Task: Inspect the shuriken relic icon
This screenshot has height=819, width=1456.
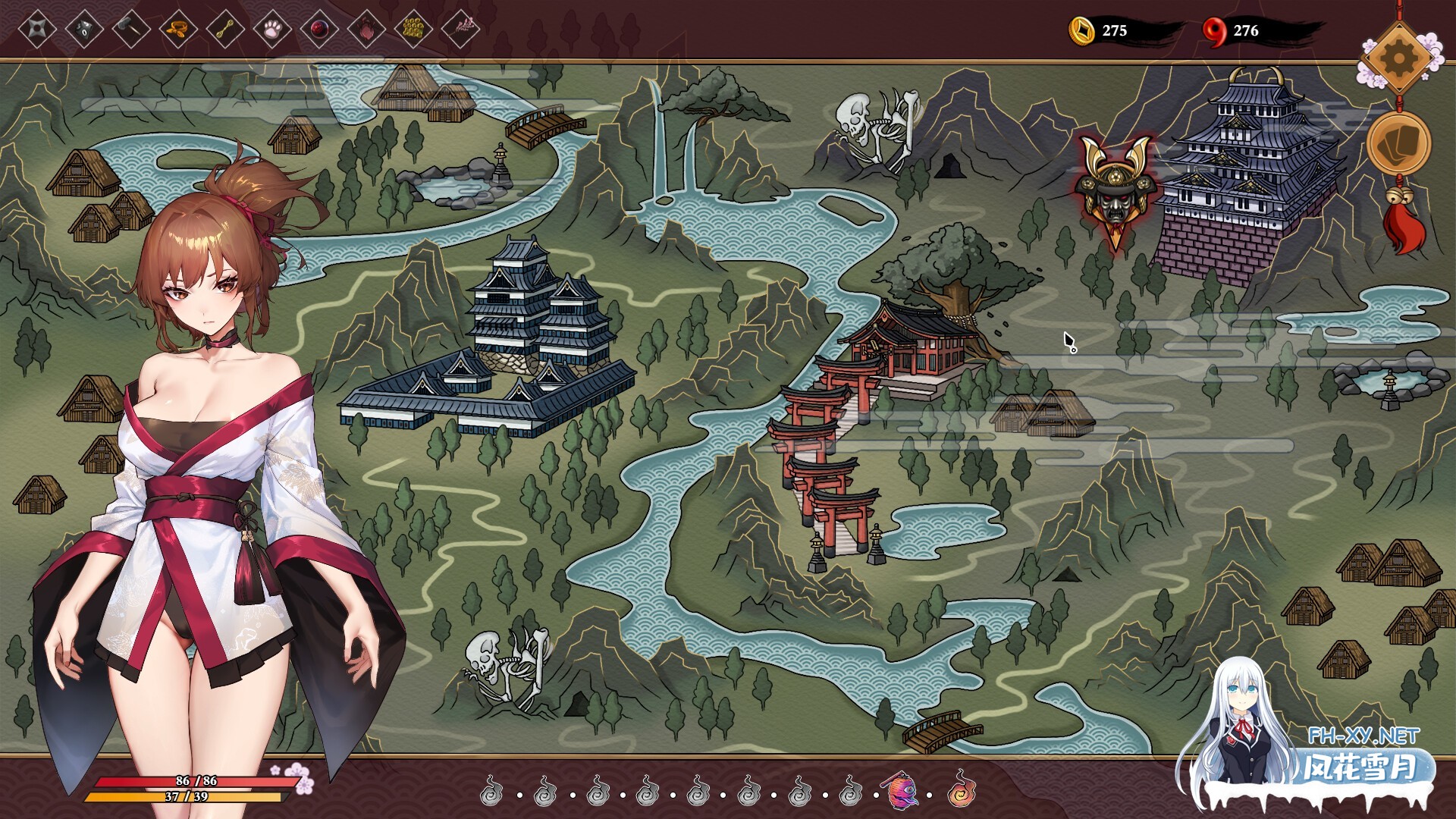Action: [37, 30]
